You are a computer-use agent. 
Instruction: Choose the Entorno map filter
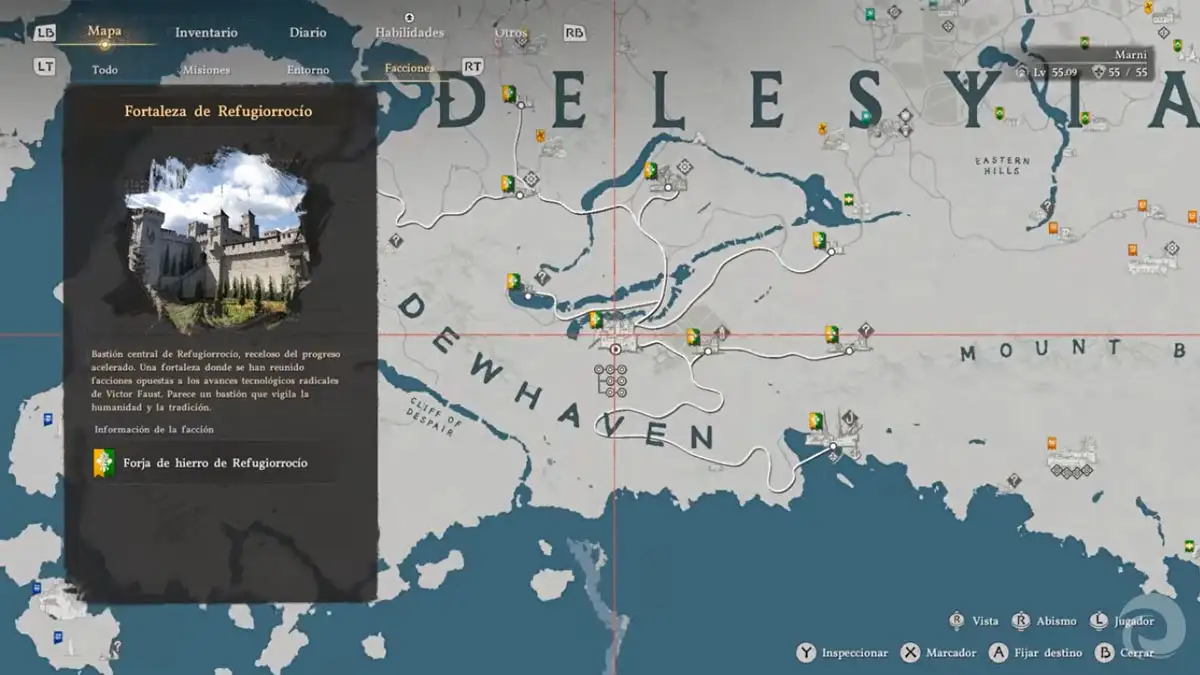point(308,70)
